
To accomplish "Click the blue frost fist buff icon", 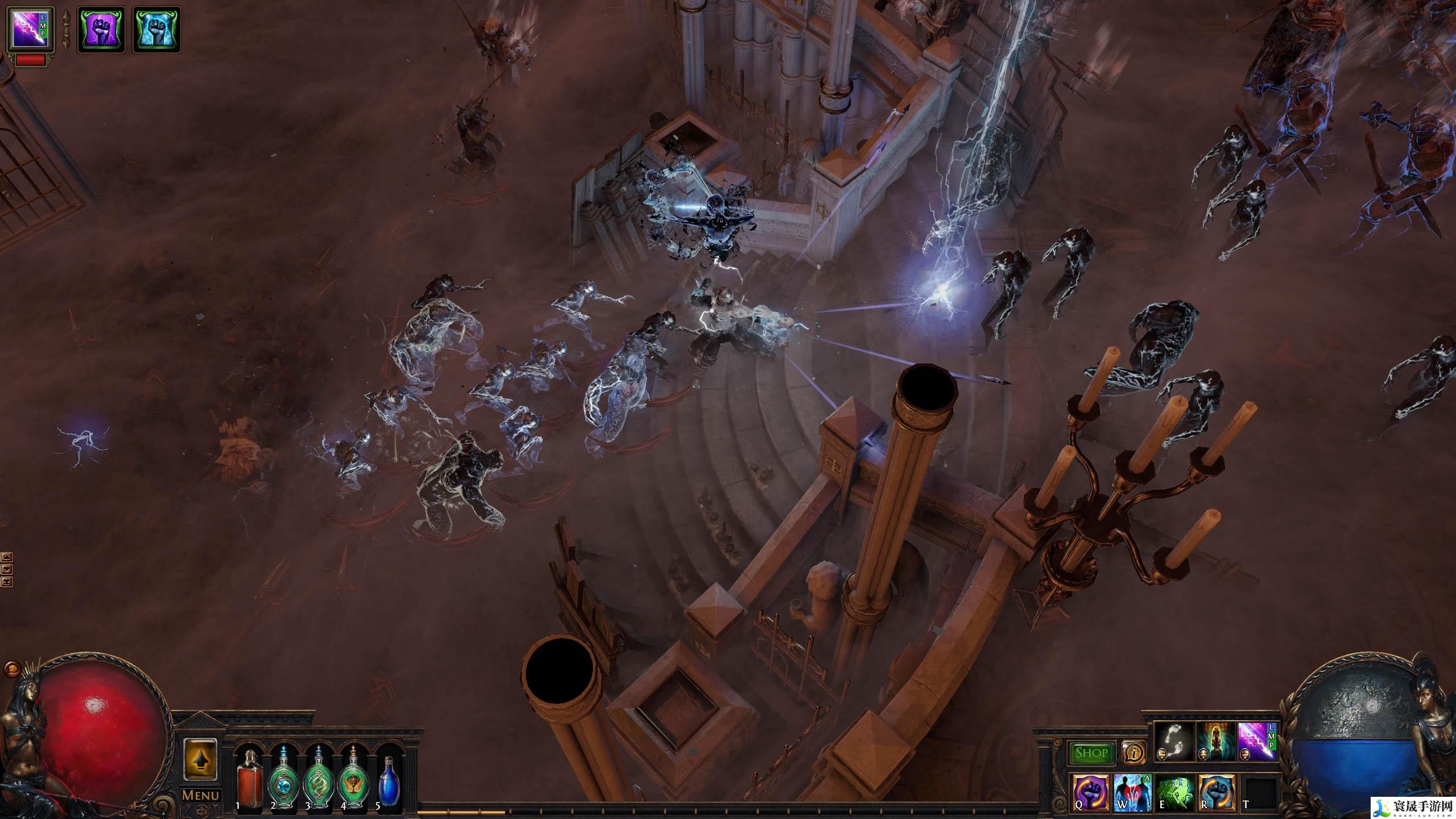I will 156,30.
